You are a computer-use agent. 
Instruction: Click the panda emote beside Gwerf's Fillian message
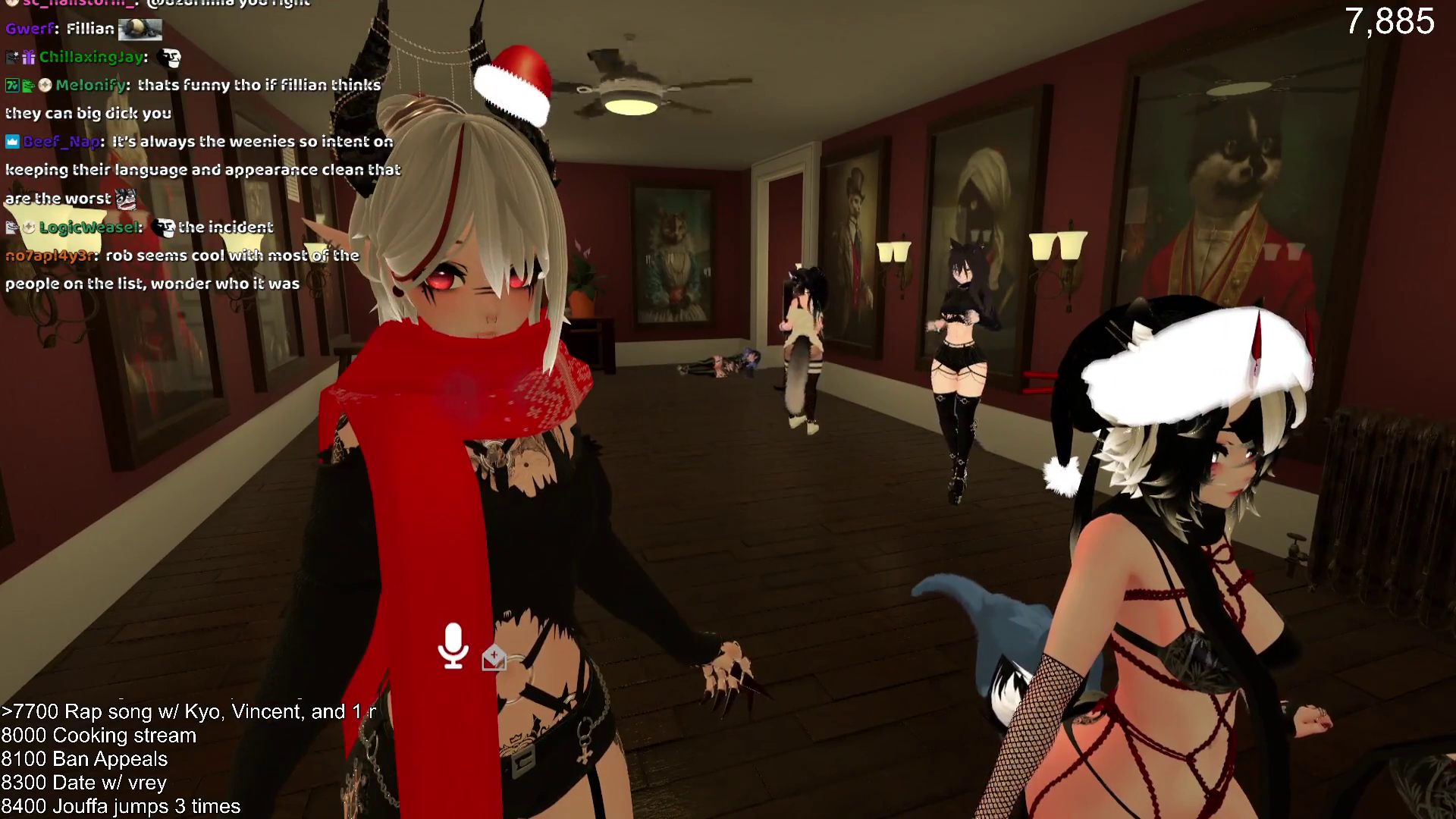pos(140,30)
